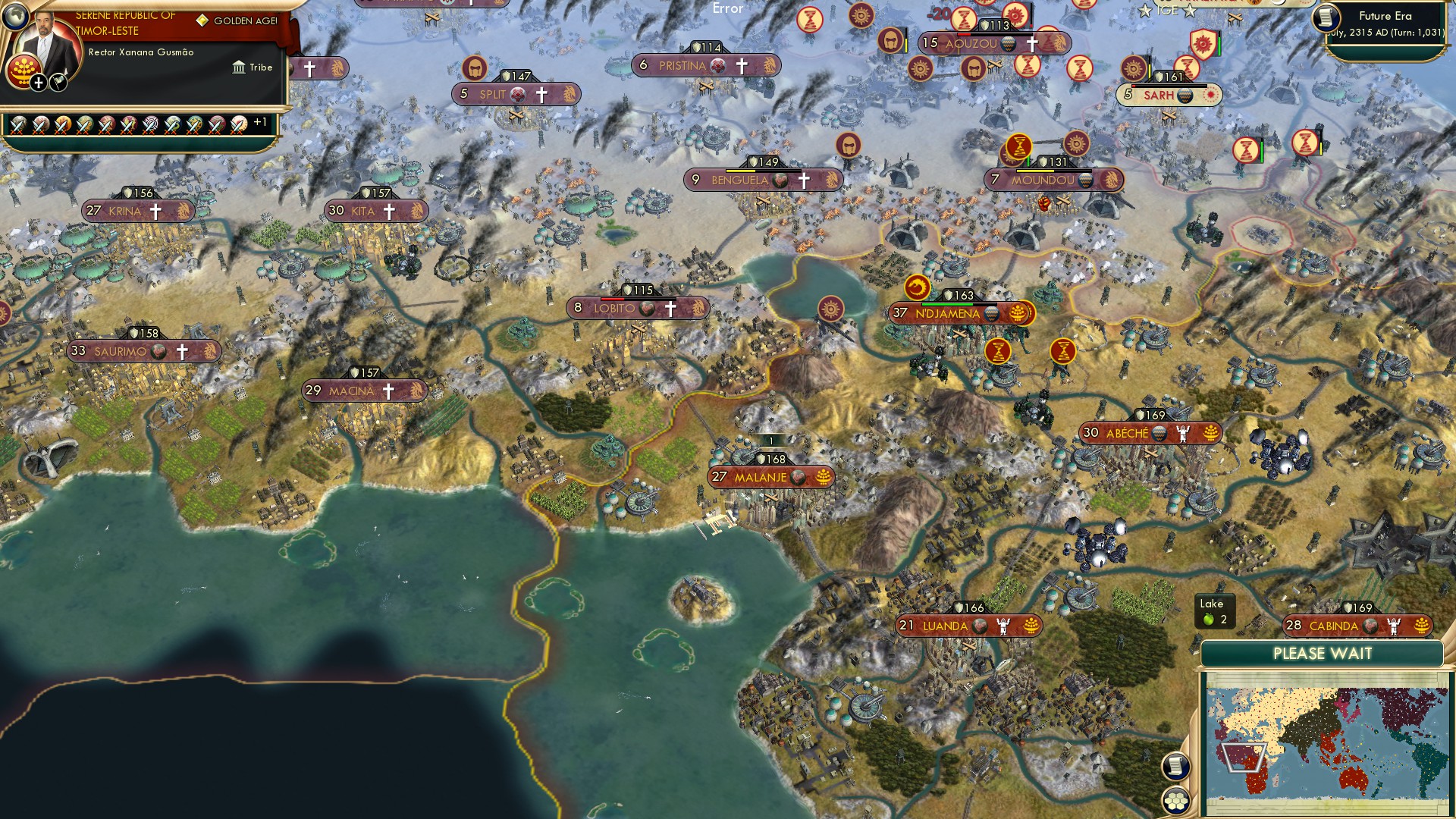Click the Tribe government building icon

tap(239, 67)
